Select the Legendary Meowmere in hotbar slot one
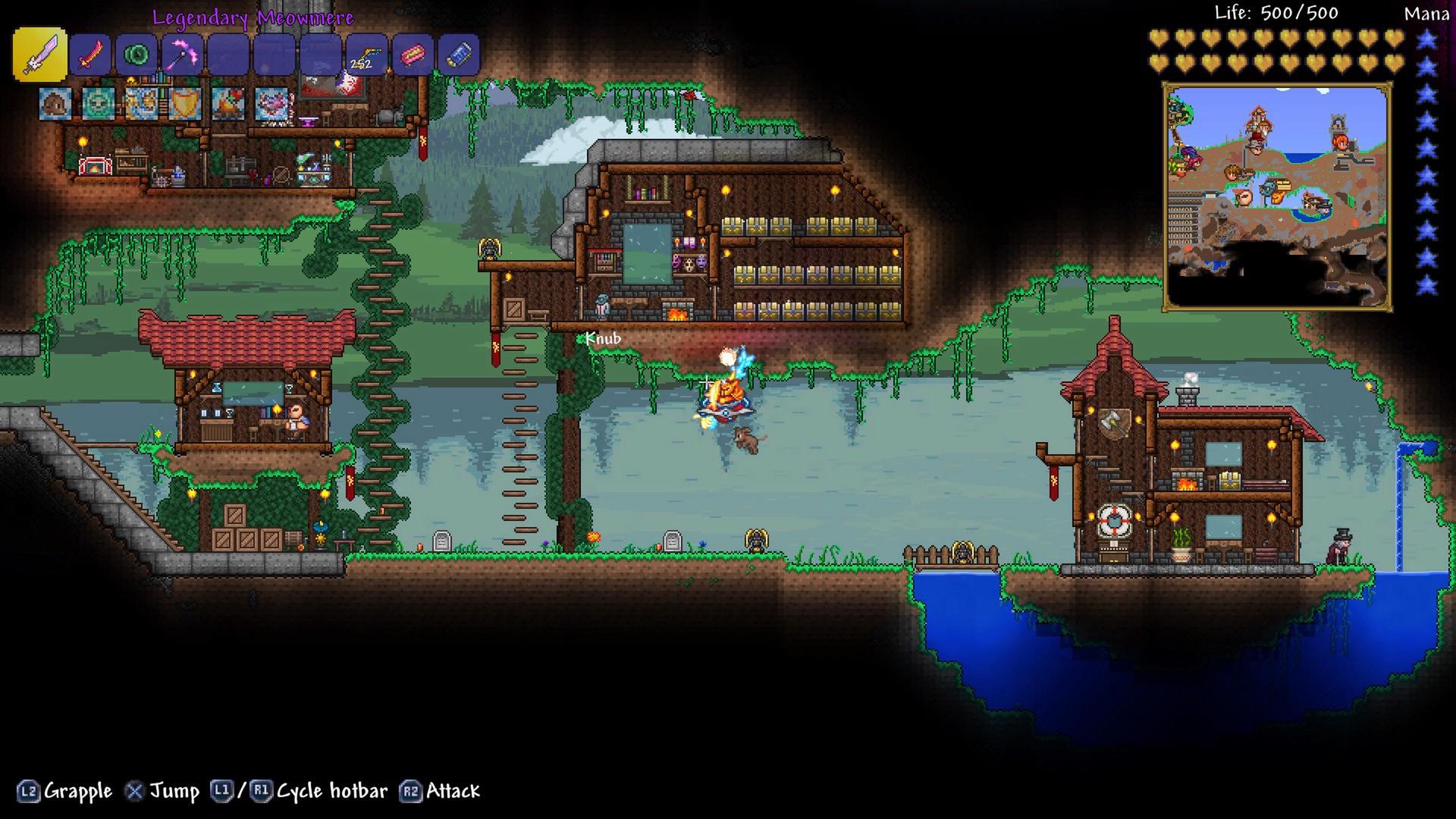This screenshot has height=819, width=1456. tap(40, 55)
